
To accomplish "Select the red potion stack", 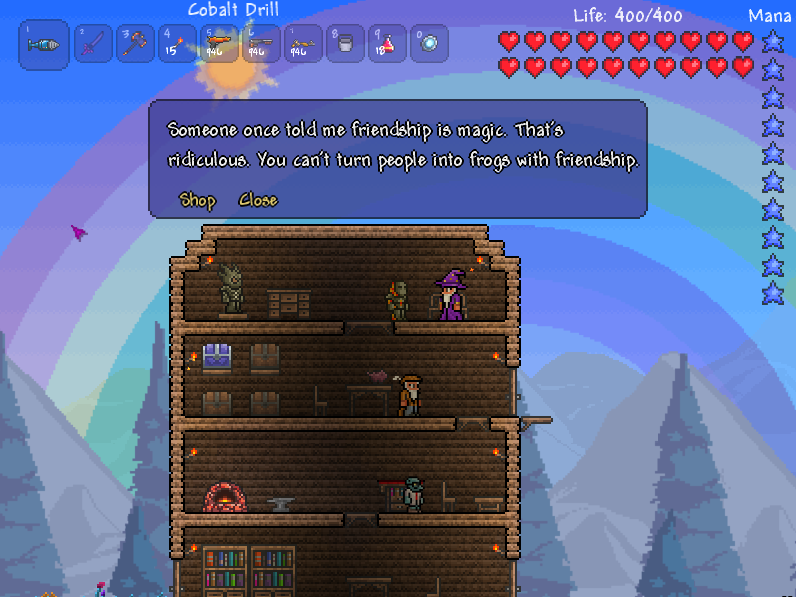I will tap(387, 44).
